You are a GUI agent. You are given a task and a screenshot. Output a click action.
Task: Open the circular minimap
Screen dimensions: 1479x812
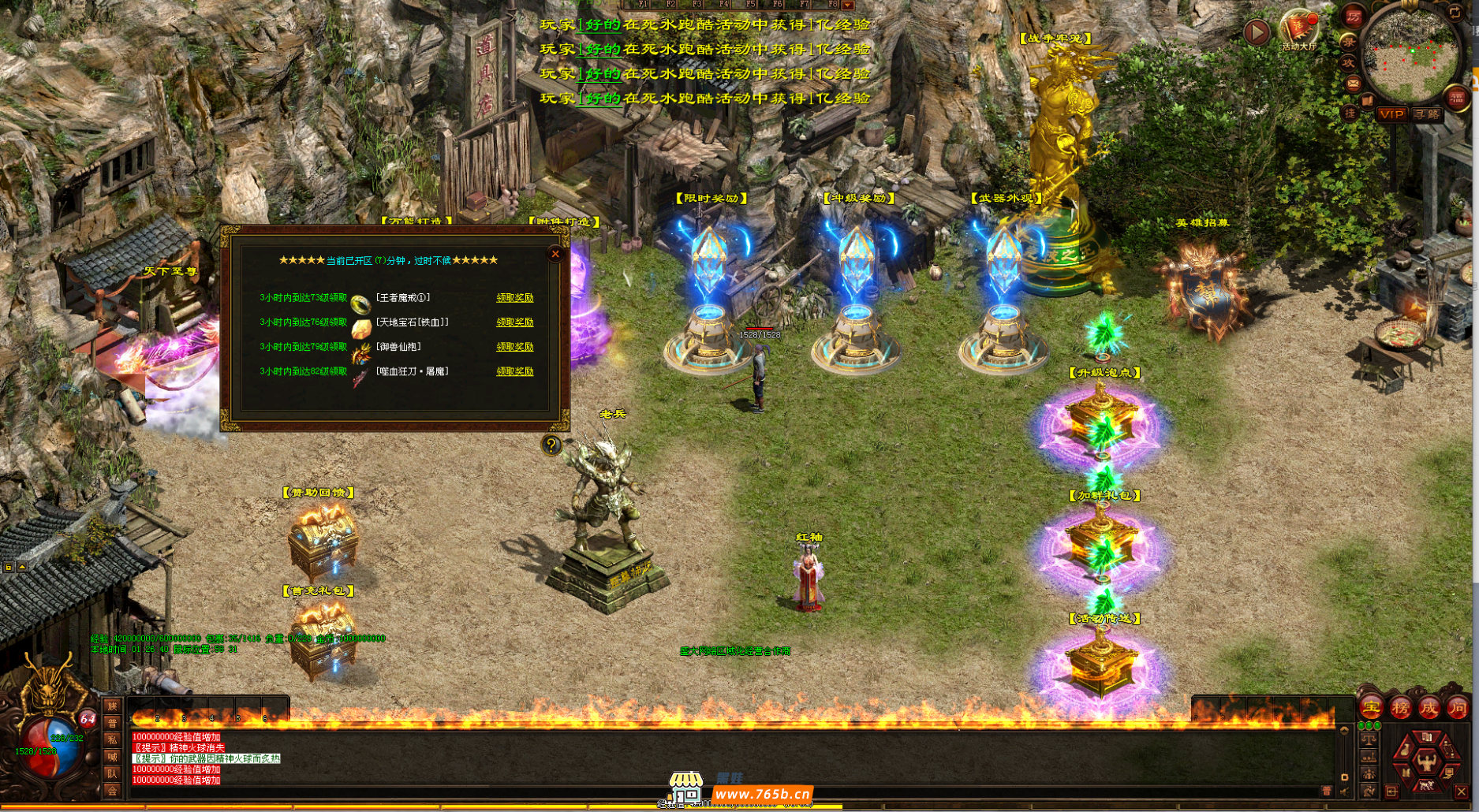(1411, 54)
